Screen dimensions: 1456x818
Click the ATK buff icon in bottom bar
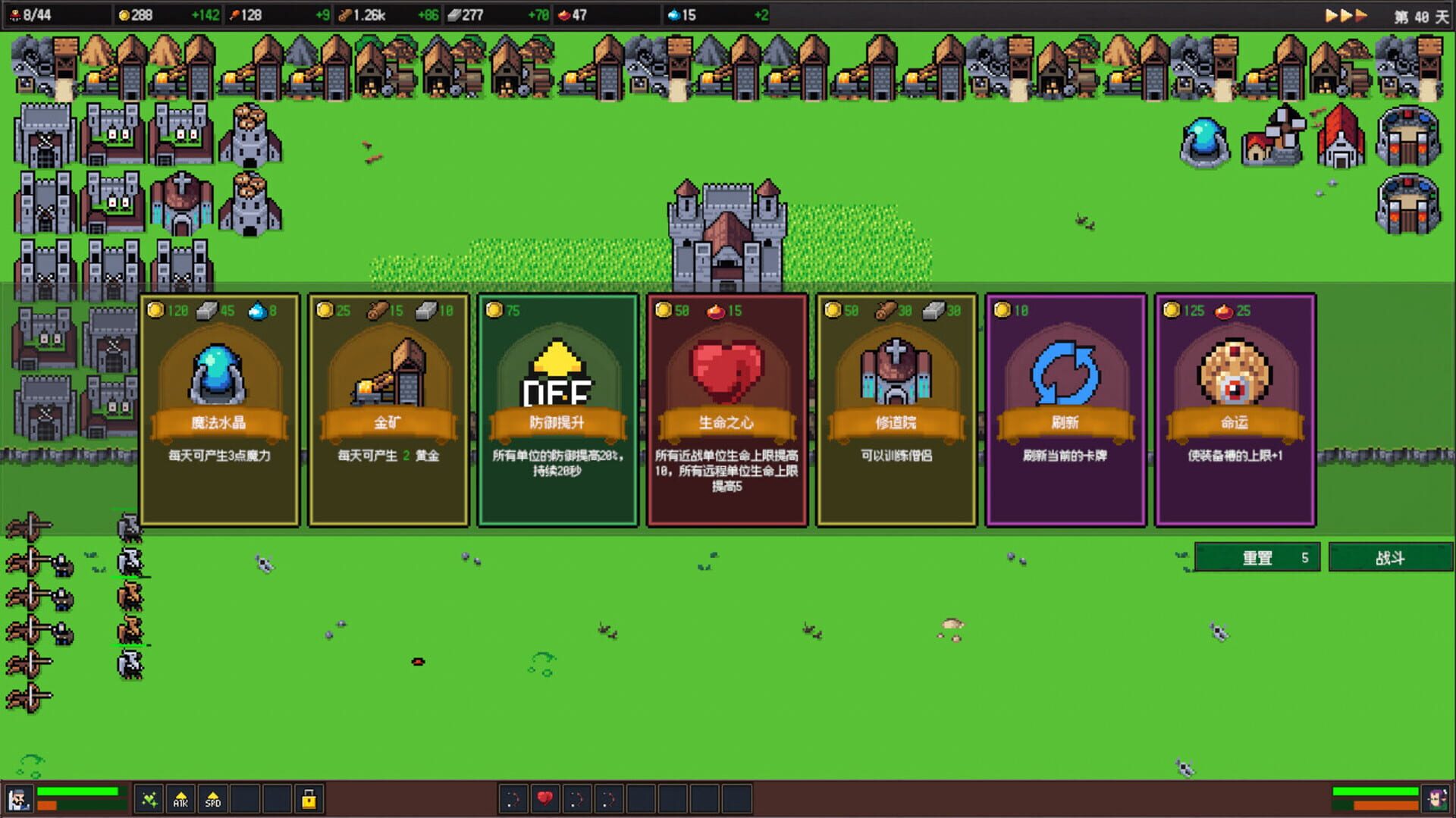tap(180, 800)
